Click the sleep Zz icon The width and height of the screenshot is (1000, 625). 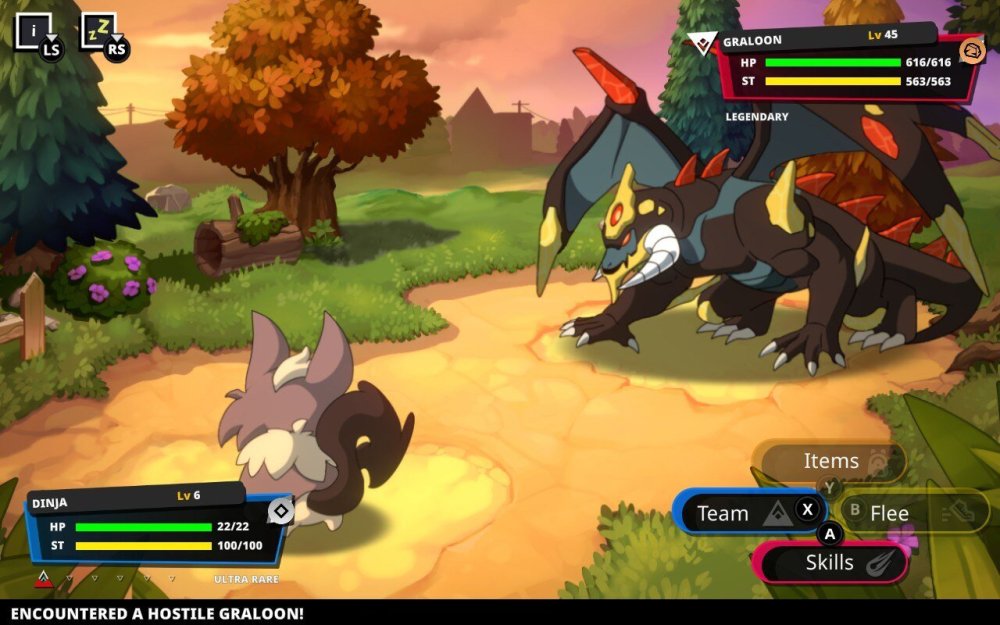pos(98,31)
